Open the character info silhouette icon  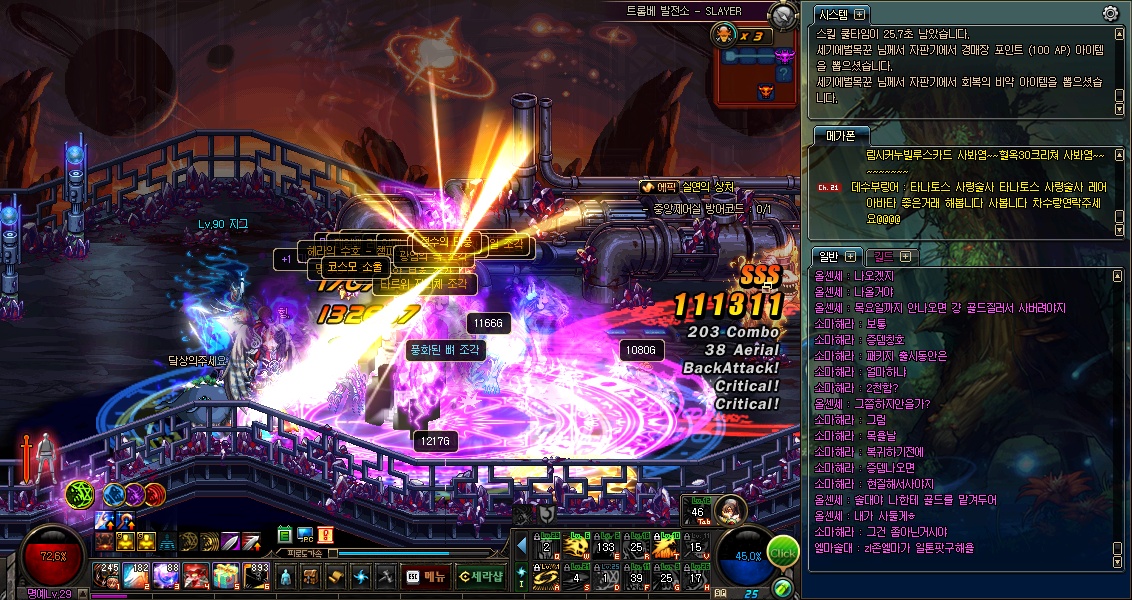click(286, 576)
